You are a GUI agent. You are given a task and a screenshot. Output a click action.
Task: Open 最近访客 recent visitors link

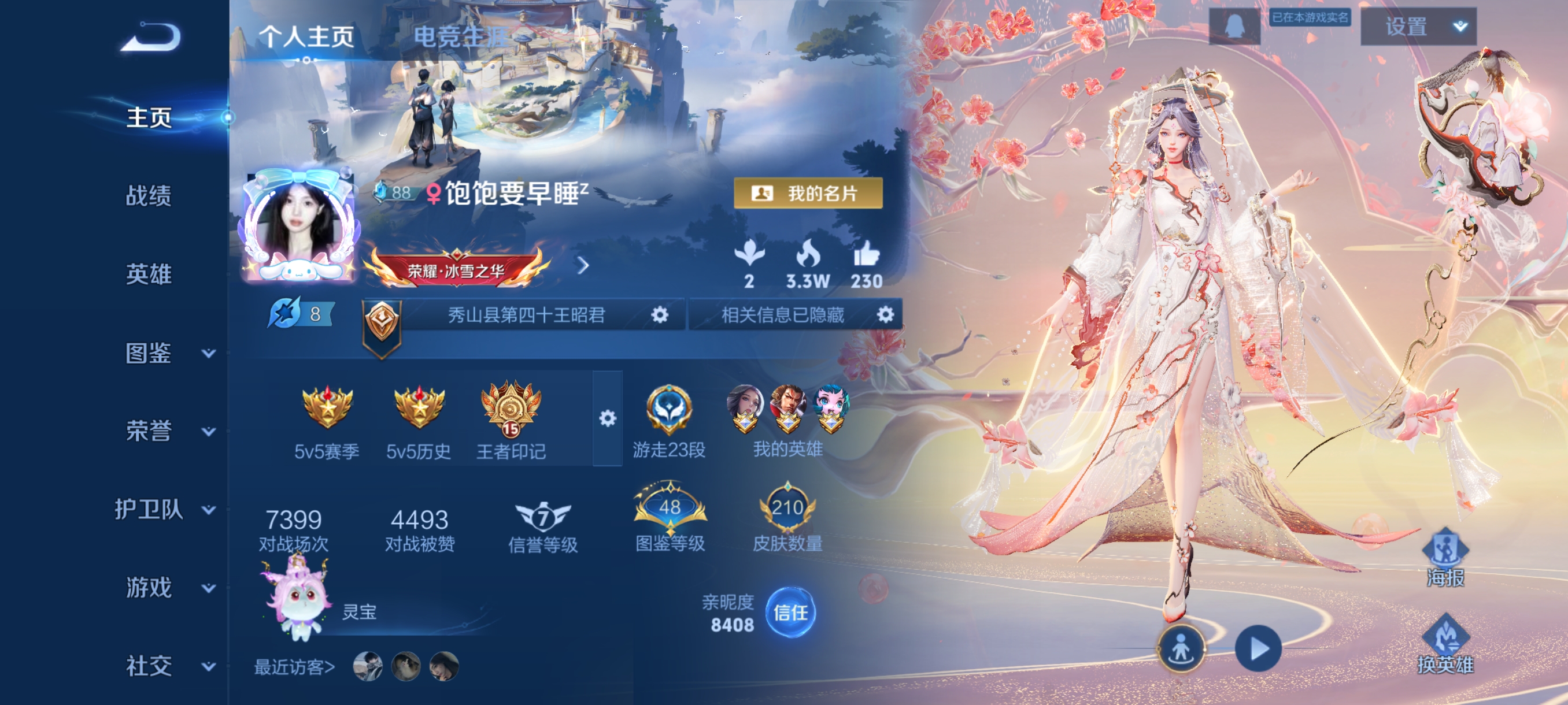click(x=292, y=666)
